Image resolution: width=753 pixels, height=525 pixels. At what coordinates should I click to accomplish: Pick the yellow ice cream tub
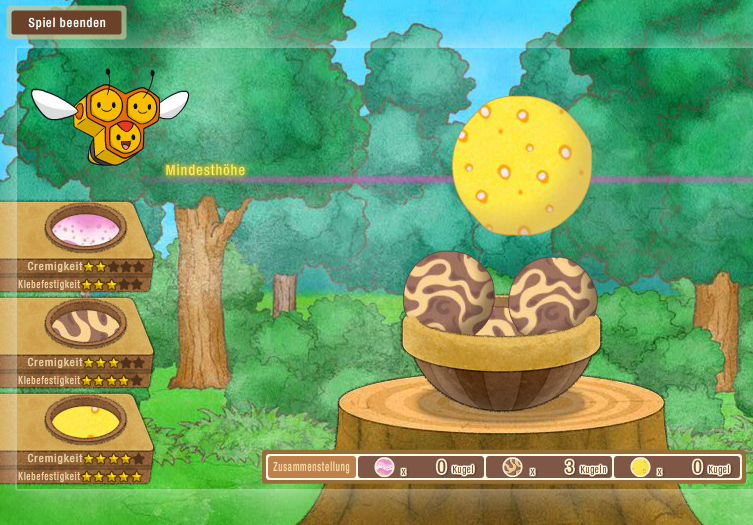(x=85, y=417)
